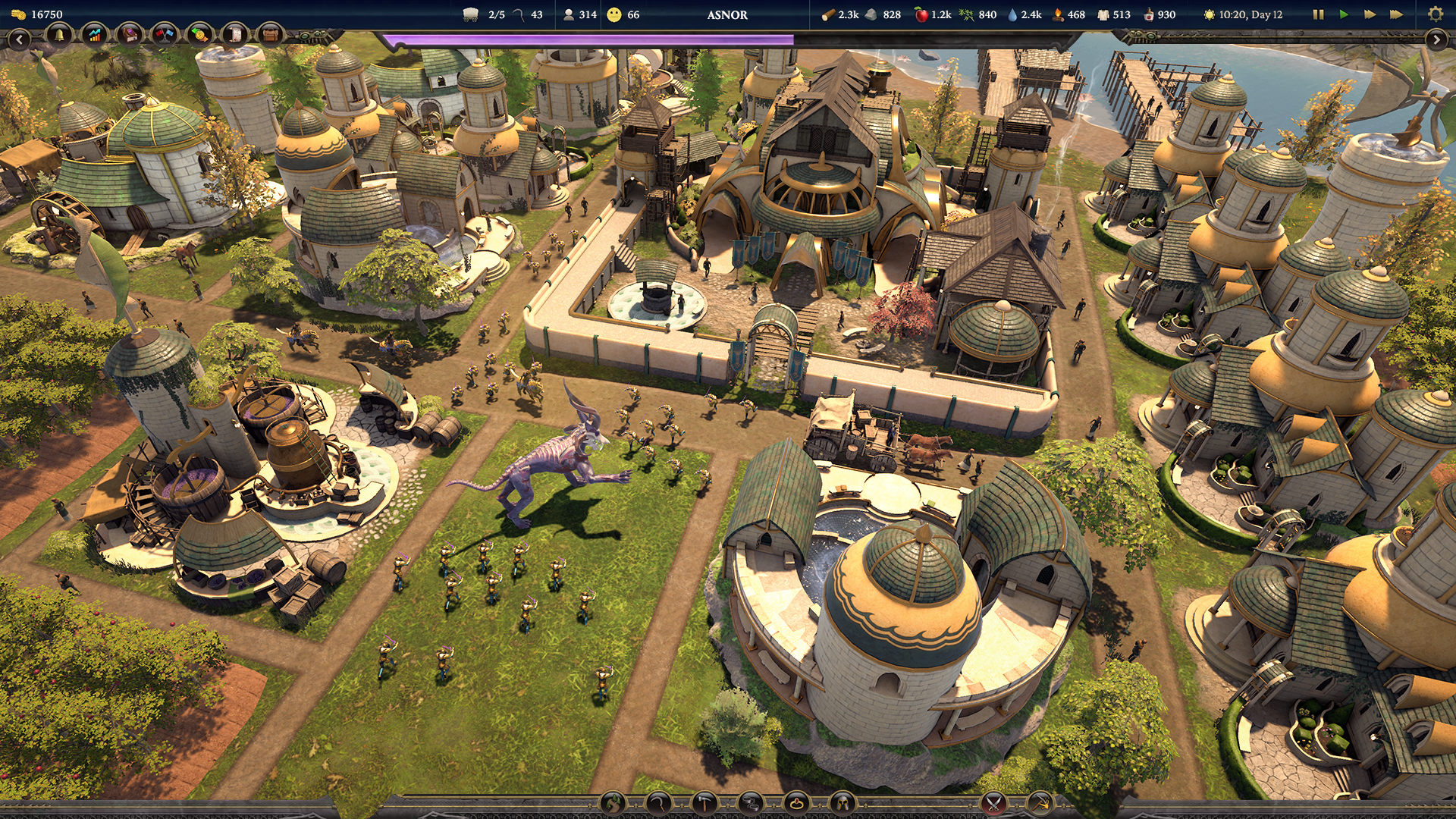Pause the game

1319,14
